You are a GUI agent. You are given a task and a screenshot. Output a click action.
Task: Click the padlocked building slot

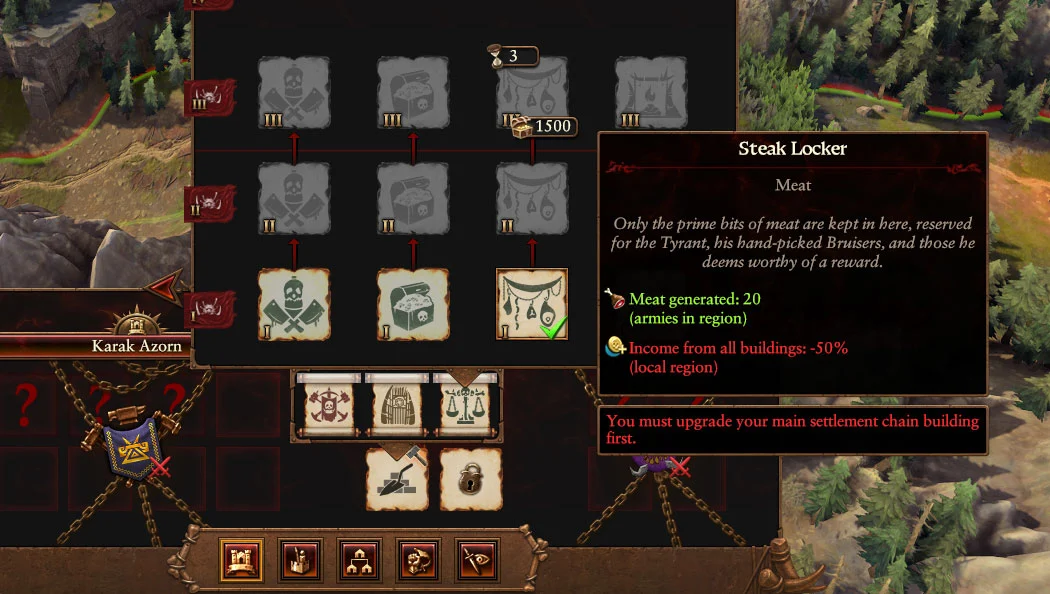coord(470,478)
